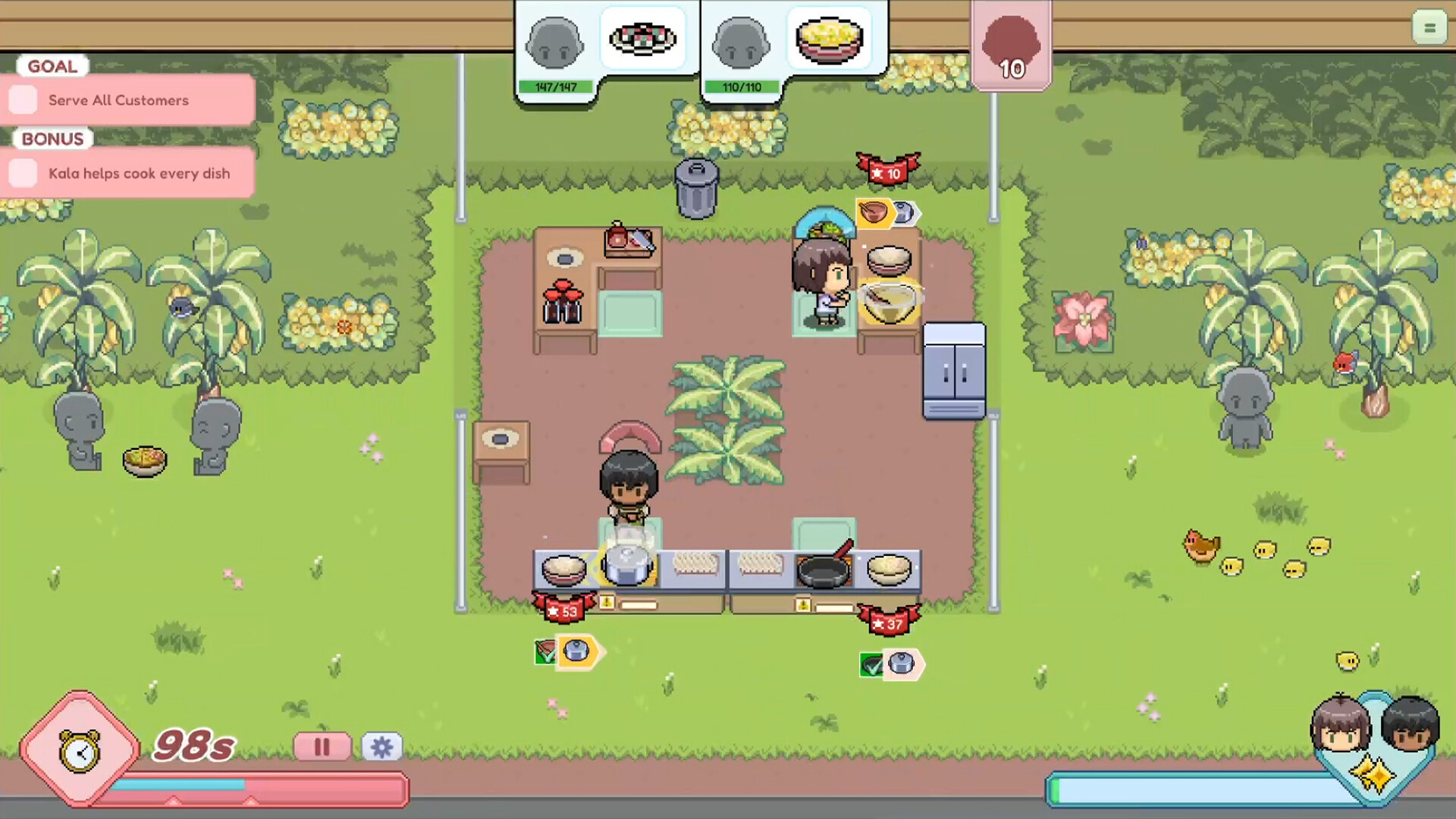Toggle the green checkmark near the 53-star station
This screenshot has height=819, width=1456.
544,651
